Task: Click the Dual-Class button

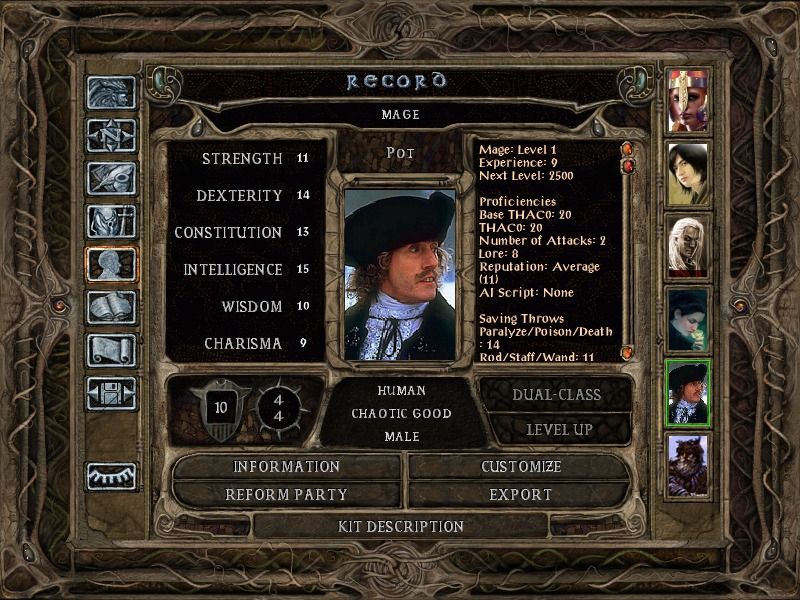Action: tap(556, 394)
